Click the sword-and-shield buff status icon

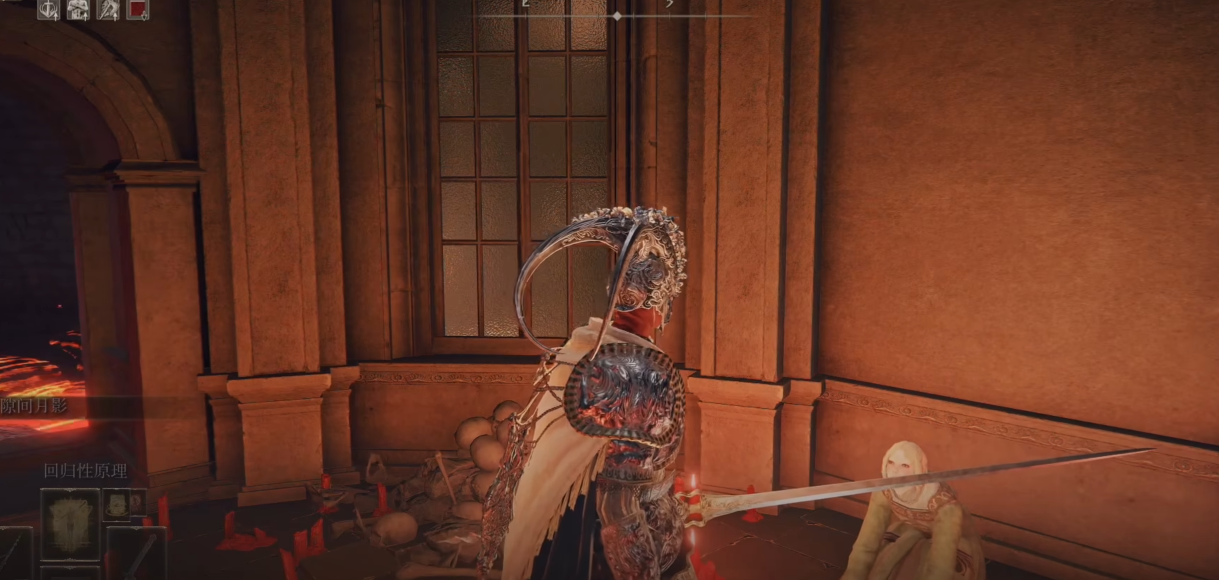pyautogui.click(x=48, y=10)
